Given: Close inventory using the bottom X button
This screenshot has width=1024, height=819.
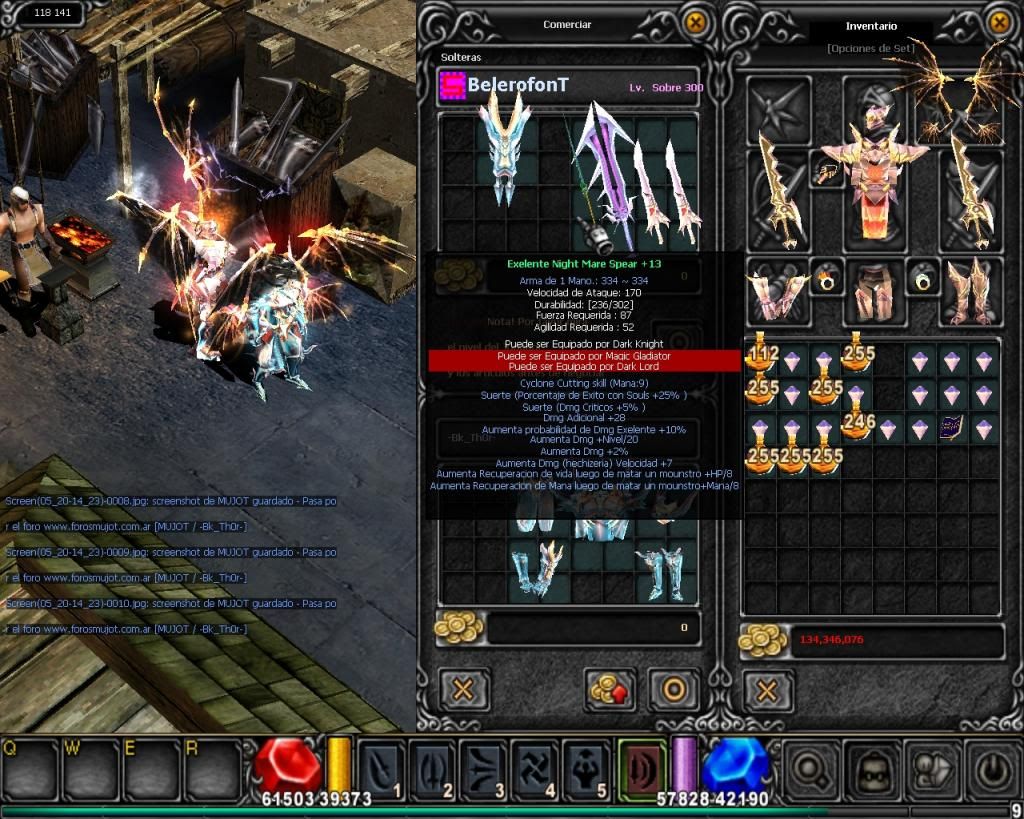Looking at the screenshot, I should coord(767,691).
